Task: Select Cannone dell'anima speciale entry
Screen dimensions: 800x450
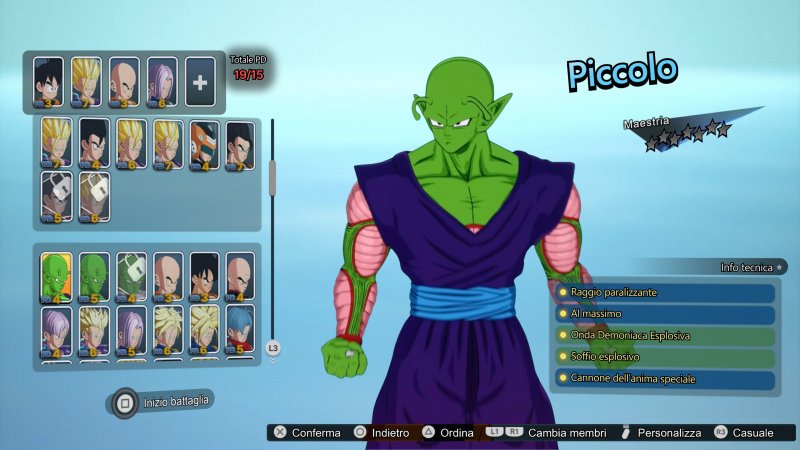Action: click(666, 379)
